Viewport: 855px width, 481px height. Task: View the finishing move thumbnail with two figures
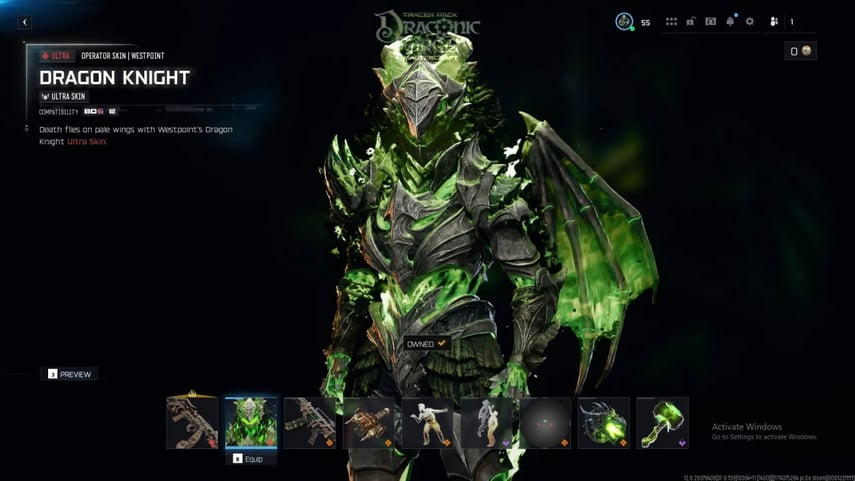[487, 422]
